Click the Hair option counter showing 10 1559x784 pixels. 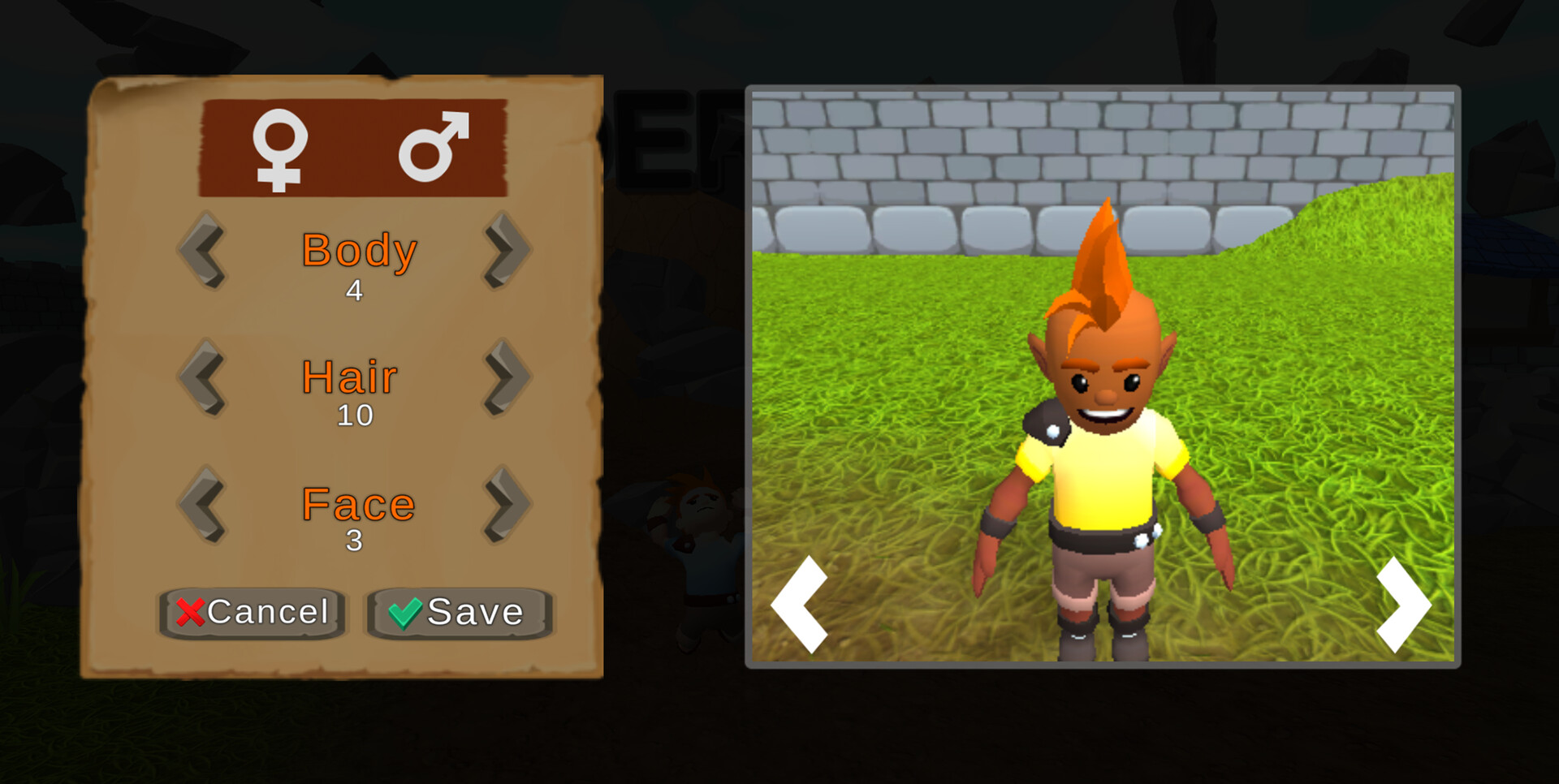[x=355, y=417]
